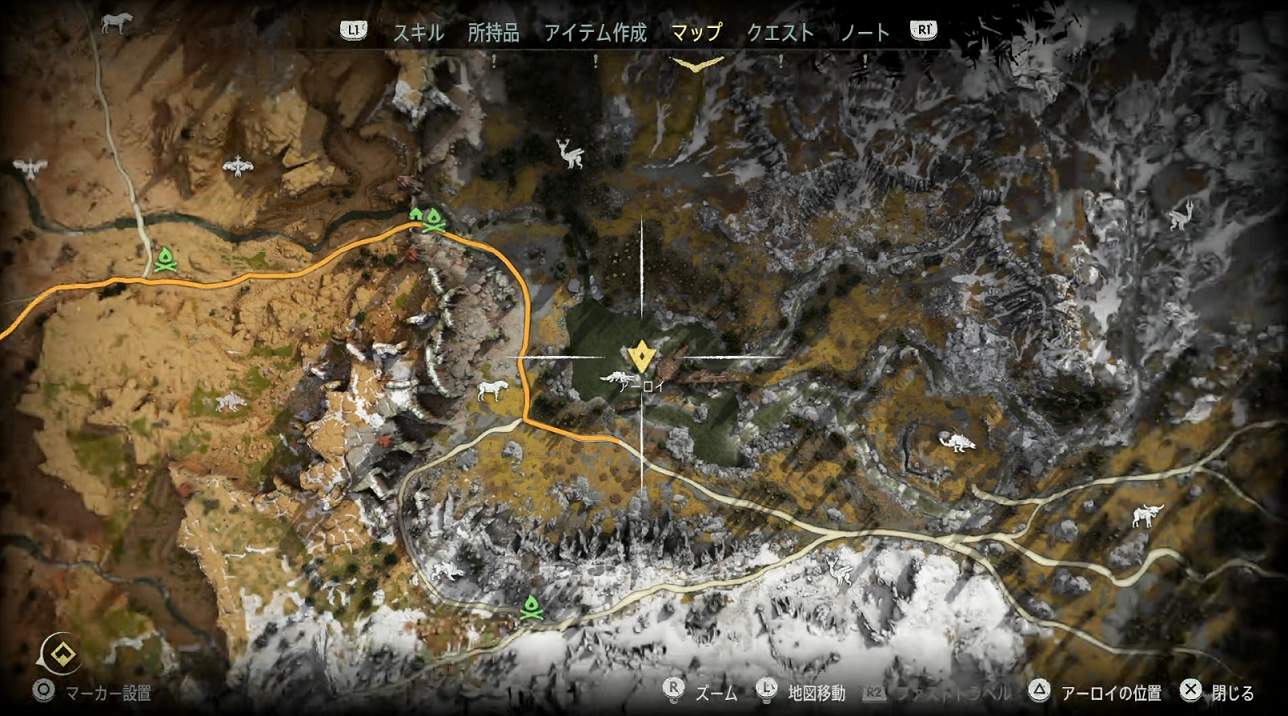This screenshot has height=716, width=1288.
Task: Click the green settlement hut marker
Action: click(x=415, y=213)
